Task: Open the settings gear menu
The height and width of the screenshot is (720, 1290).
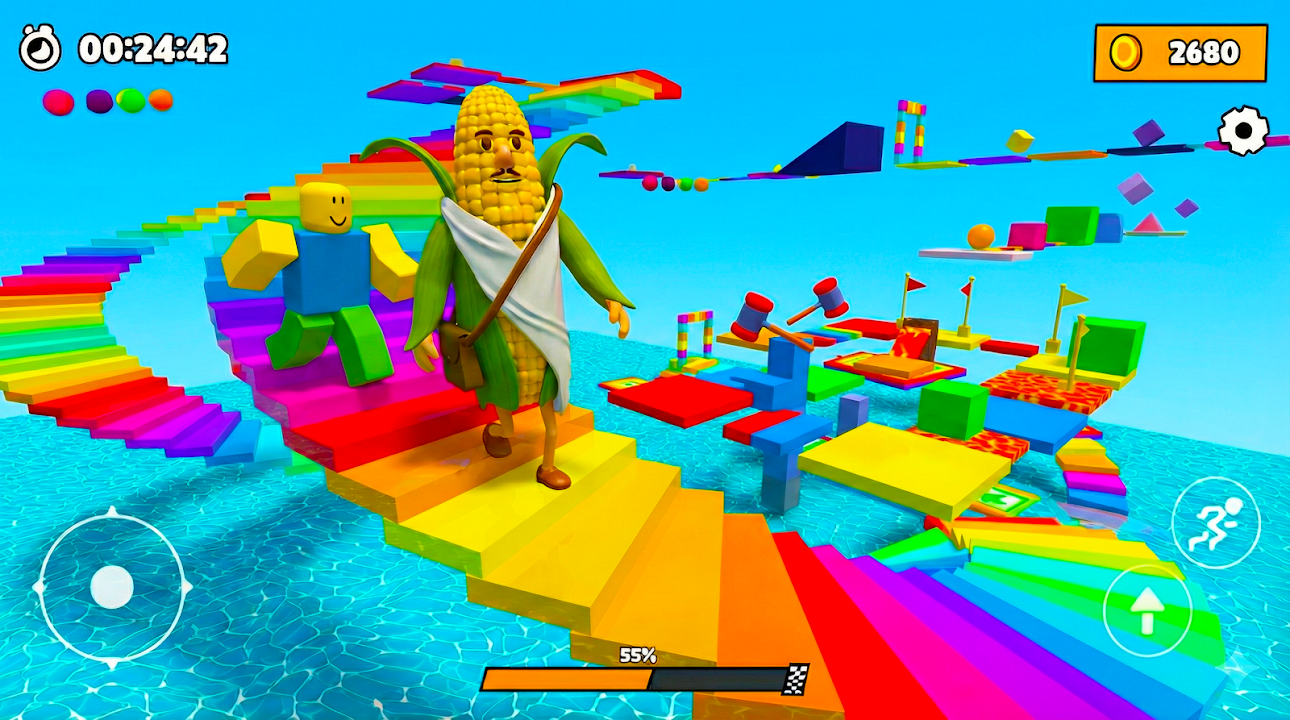Action: pos(1243,130)
